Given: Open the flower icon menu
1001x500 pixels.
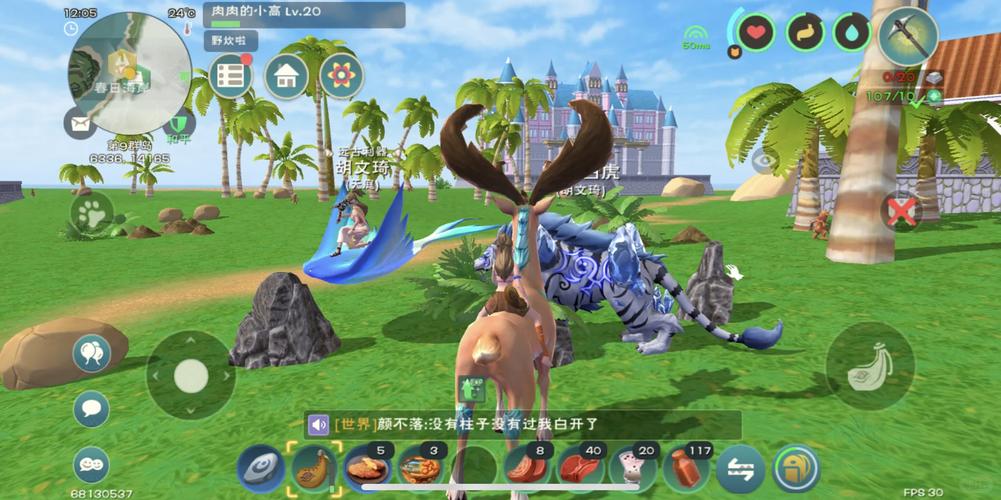Looking at the screenshot, I should tap(341, 76).
